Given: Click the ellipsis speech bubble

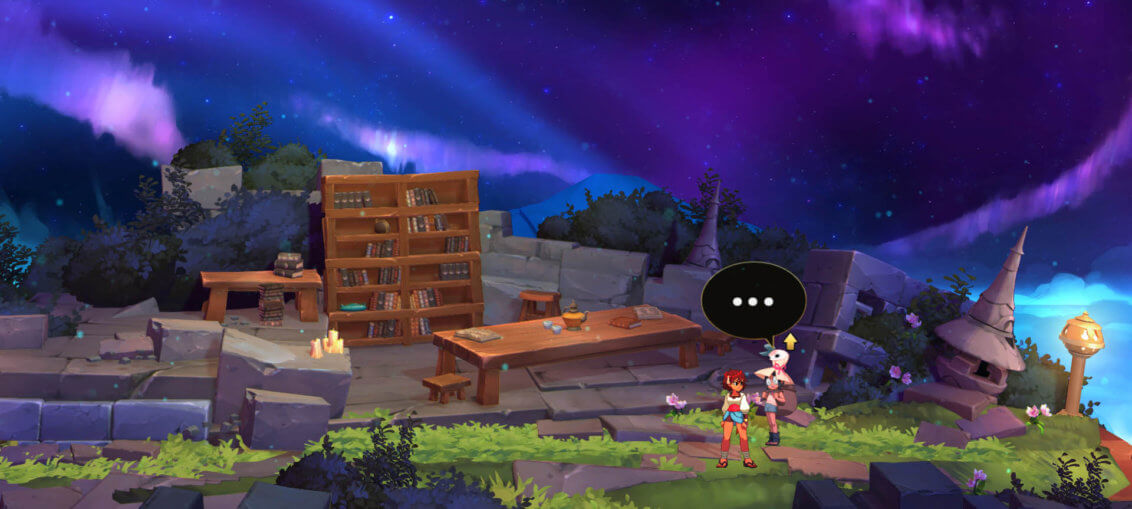Looking at the screenshot, I should coord(753,300).
